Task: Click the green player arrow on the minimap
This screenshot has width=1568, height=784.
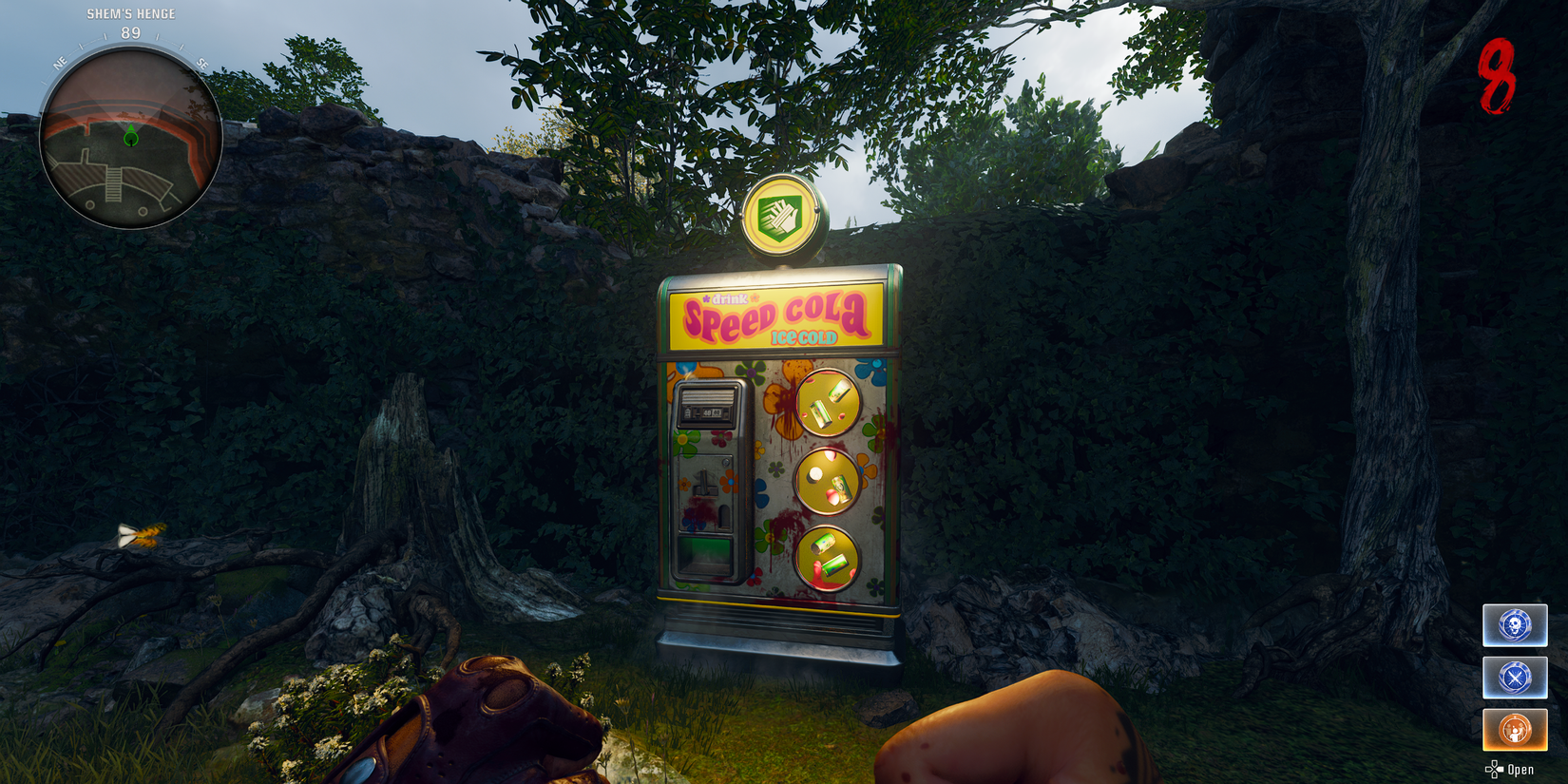Action: [x=131, y=136]
